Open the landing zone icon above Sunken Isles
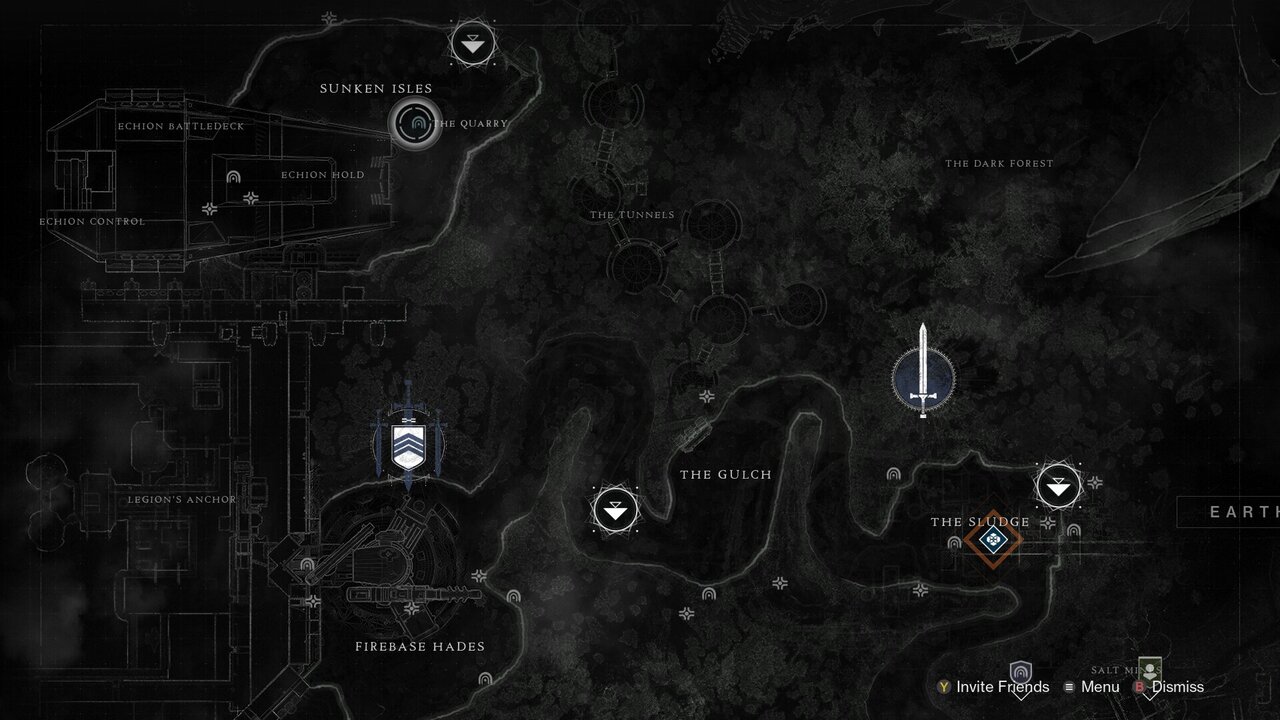 pos(472,43)
